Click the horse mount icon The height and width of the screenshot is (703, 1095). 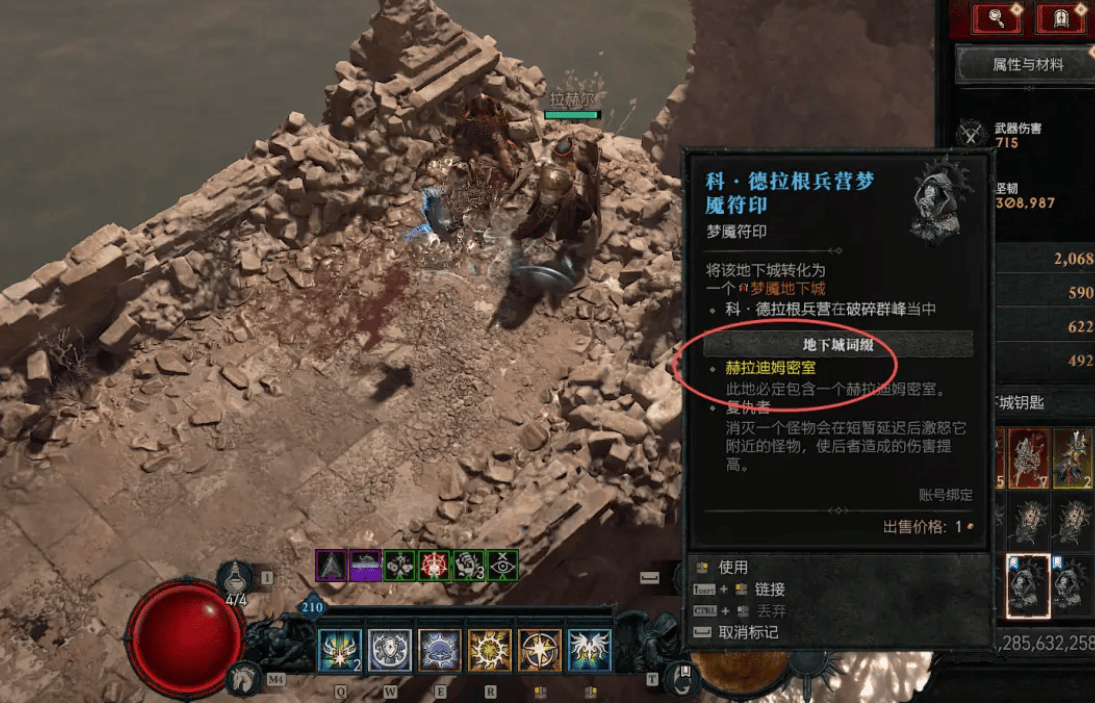pos(240,680)
